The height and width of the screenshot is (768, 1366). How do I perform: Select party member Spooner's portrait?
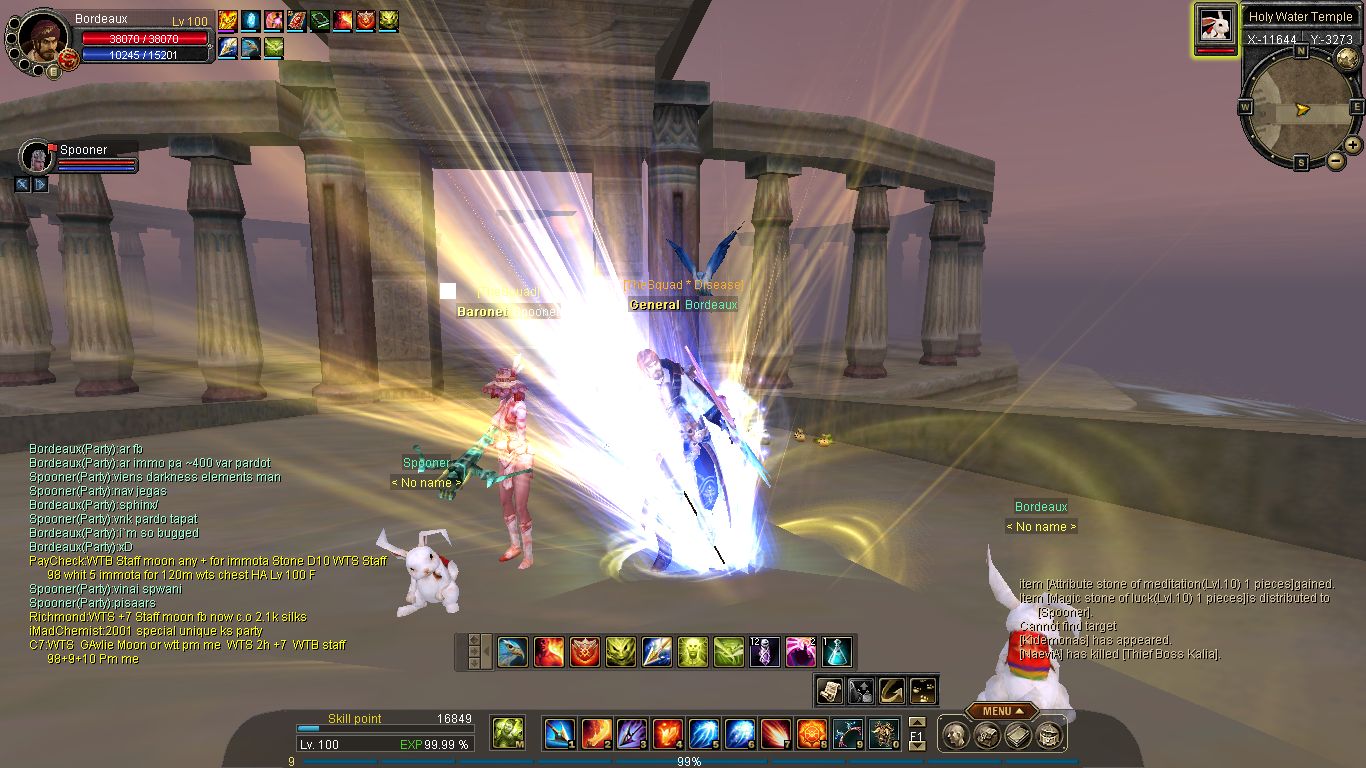[x=36, y=157]
